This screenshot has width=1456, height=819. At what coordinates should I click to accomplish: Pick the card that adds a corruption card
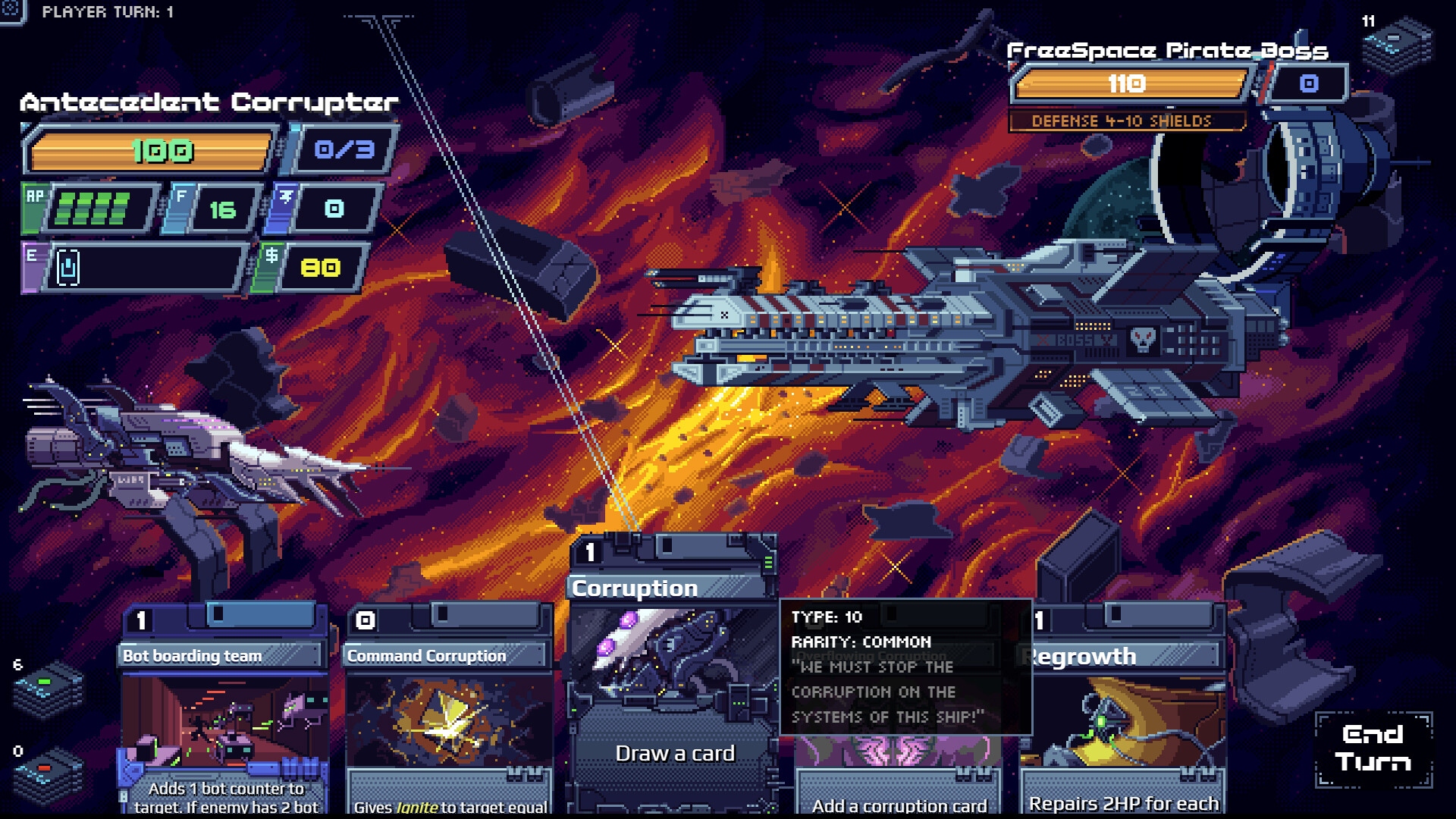(x=899, y=781)
